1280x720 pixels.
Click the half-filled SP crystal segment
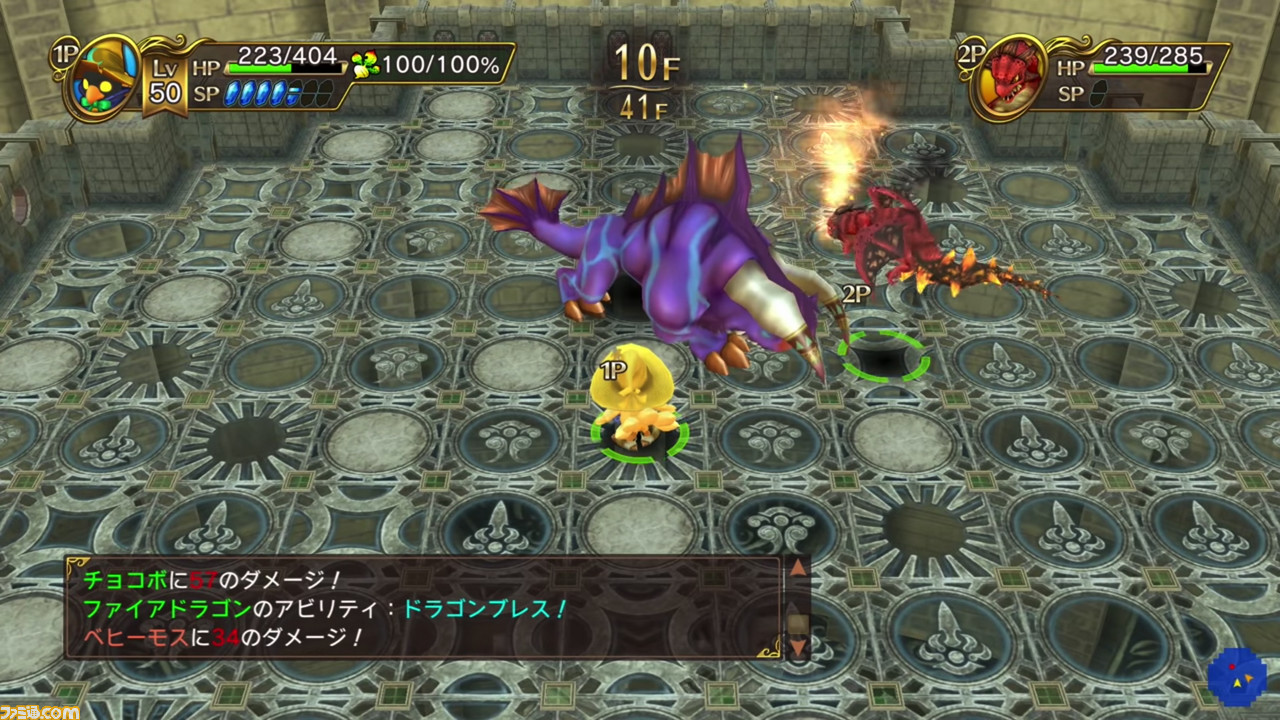(293, 95)
